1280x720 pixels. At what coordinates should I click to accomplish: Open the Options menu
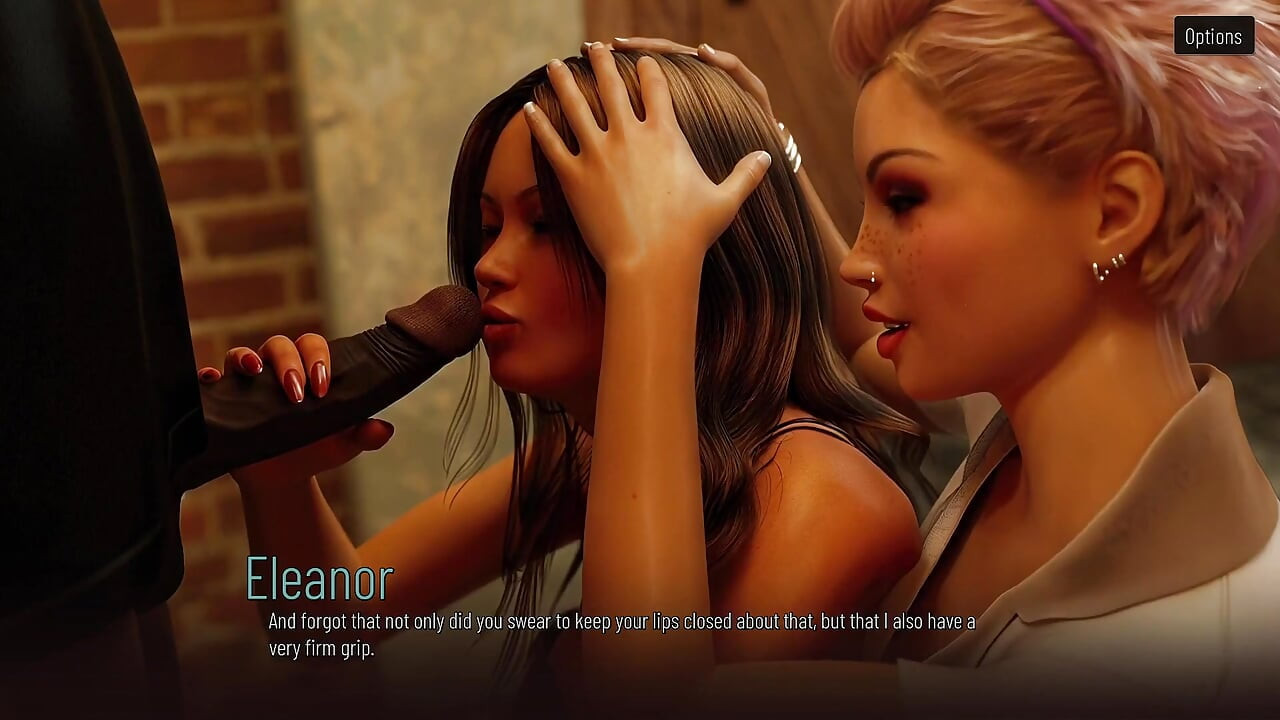[1213, 36]
